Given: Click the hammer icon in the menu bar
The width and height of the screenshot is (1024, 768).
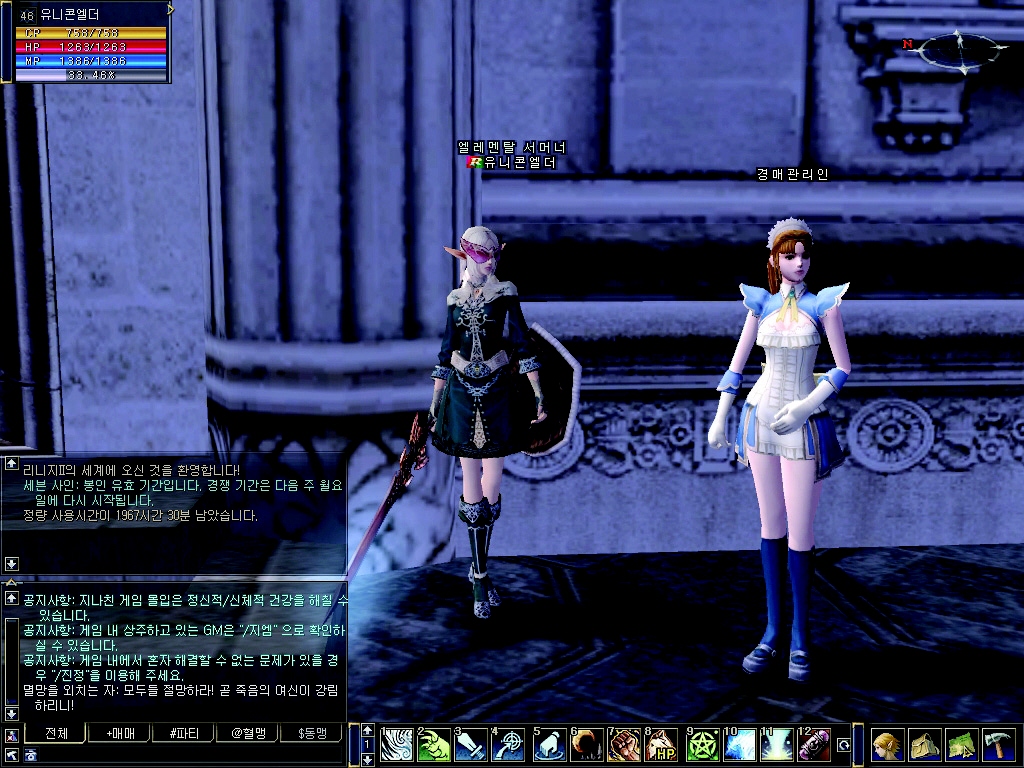Looking at the screenshot, I should [x=997, y=745].
